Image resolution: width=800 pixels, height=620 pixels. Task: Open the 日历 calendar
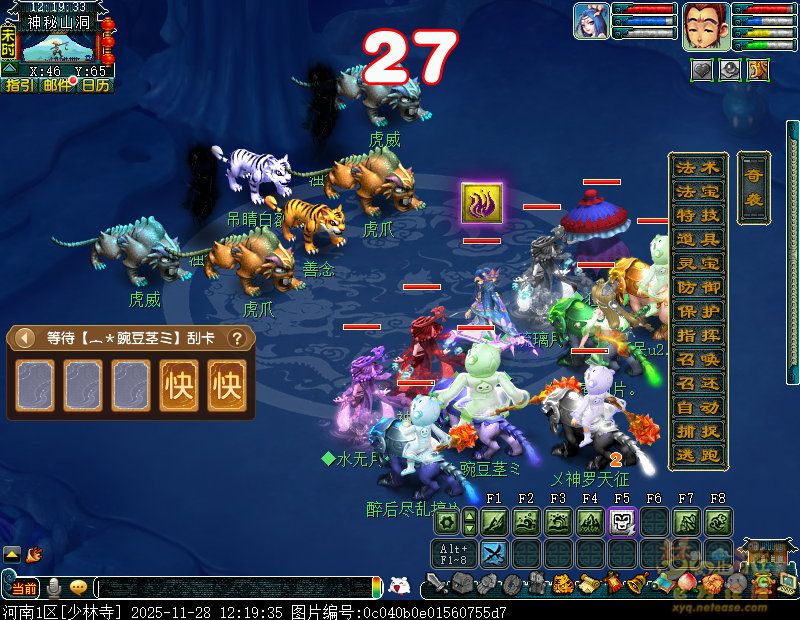click(x=96, y=86)
